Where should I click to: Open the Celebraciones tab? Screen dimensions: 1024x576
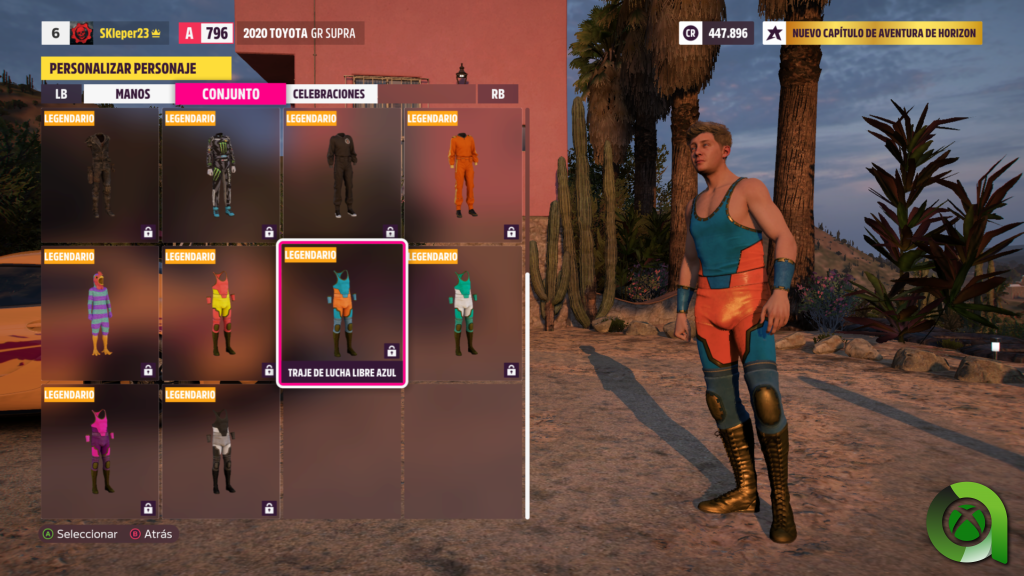click(328, 94)
